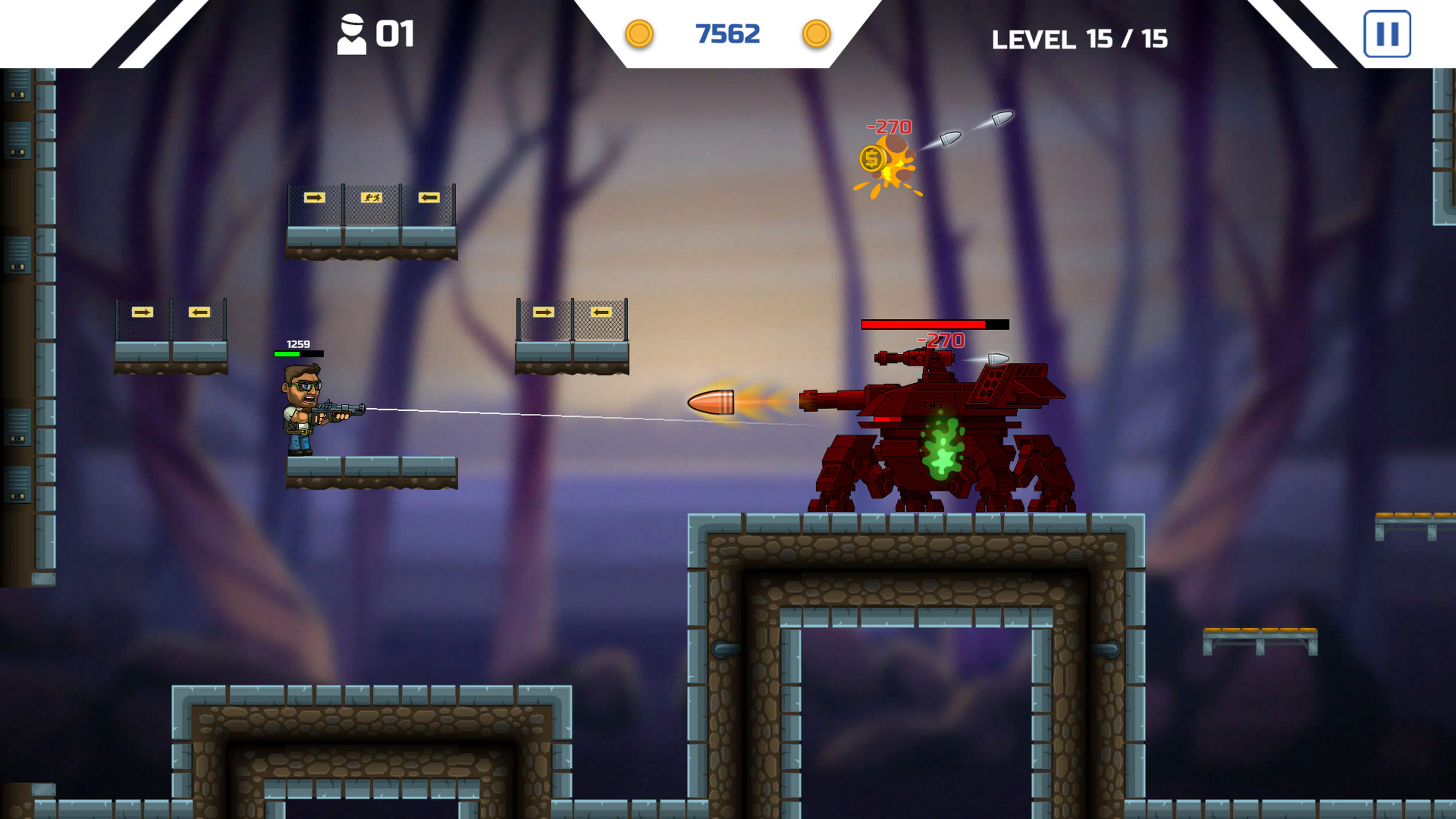Pause the game with the pause button
The height and width of the screenshot is (819, 1456).
click(1388, 35)
